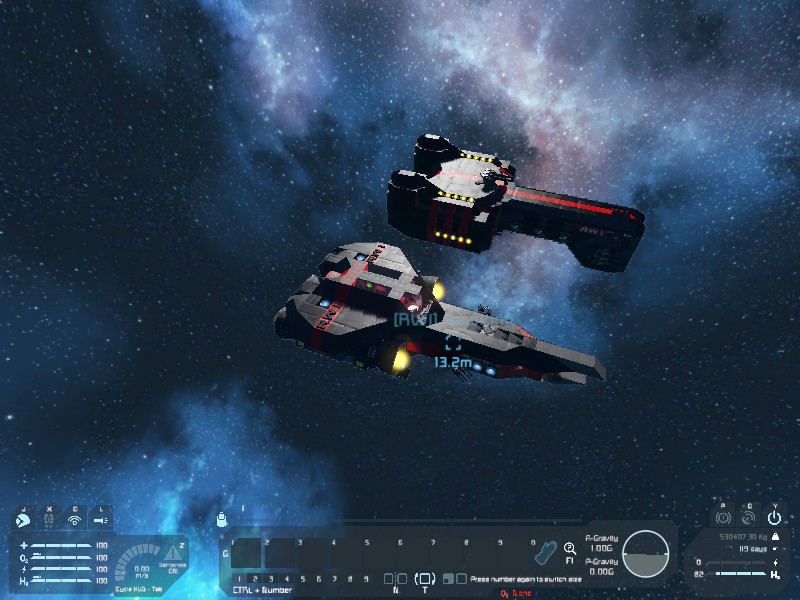This screenshot has height=600, width=800.
Task: Click the bracketed square T icon
Action: coord(425,579)
